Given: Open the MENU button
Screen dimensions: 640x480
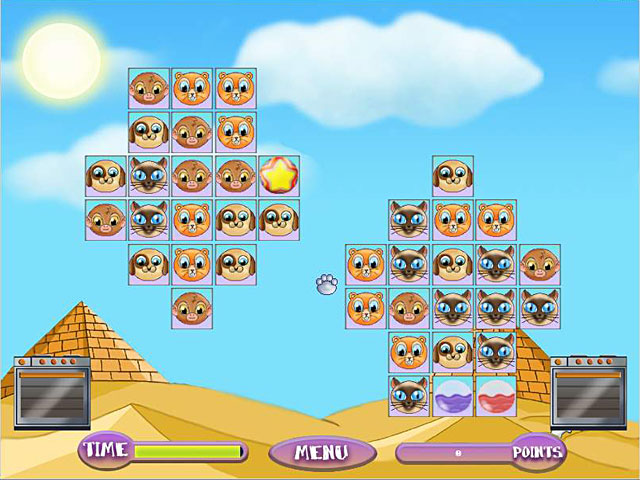Looking at the screenshot, I should pyautogui.click(x=322, y=452).
